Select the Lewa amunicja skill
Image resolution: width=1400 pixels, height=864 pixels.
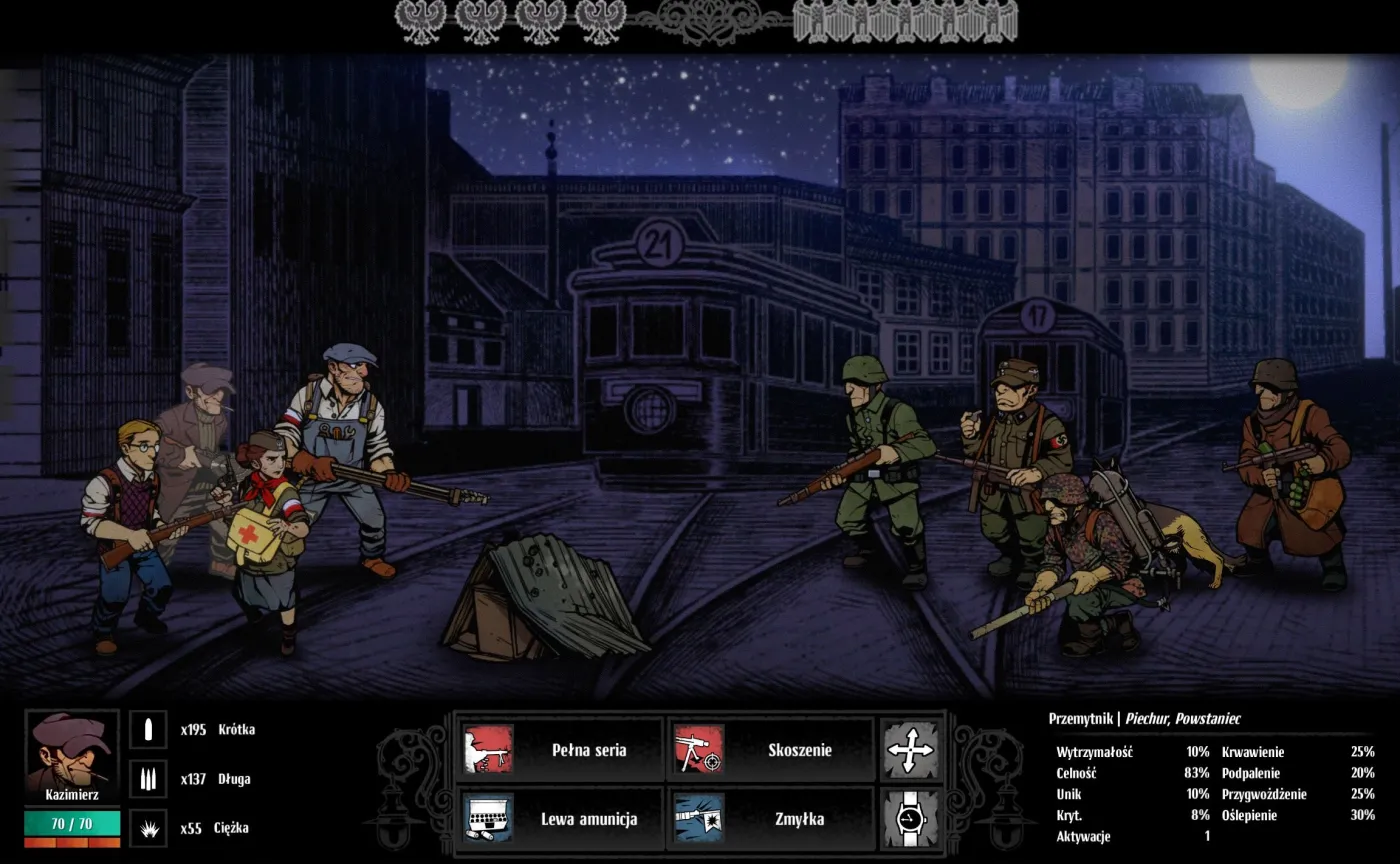point(560,819)
